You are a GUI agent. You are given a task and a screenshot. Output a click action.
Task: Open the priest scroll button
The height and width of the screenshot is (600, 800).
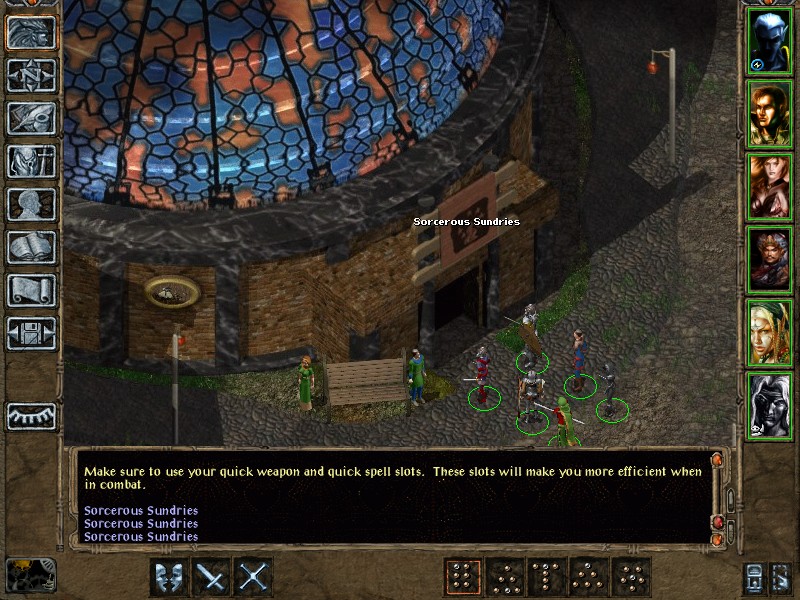[x=32, y=290]
